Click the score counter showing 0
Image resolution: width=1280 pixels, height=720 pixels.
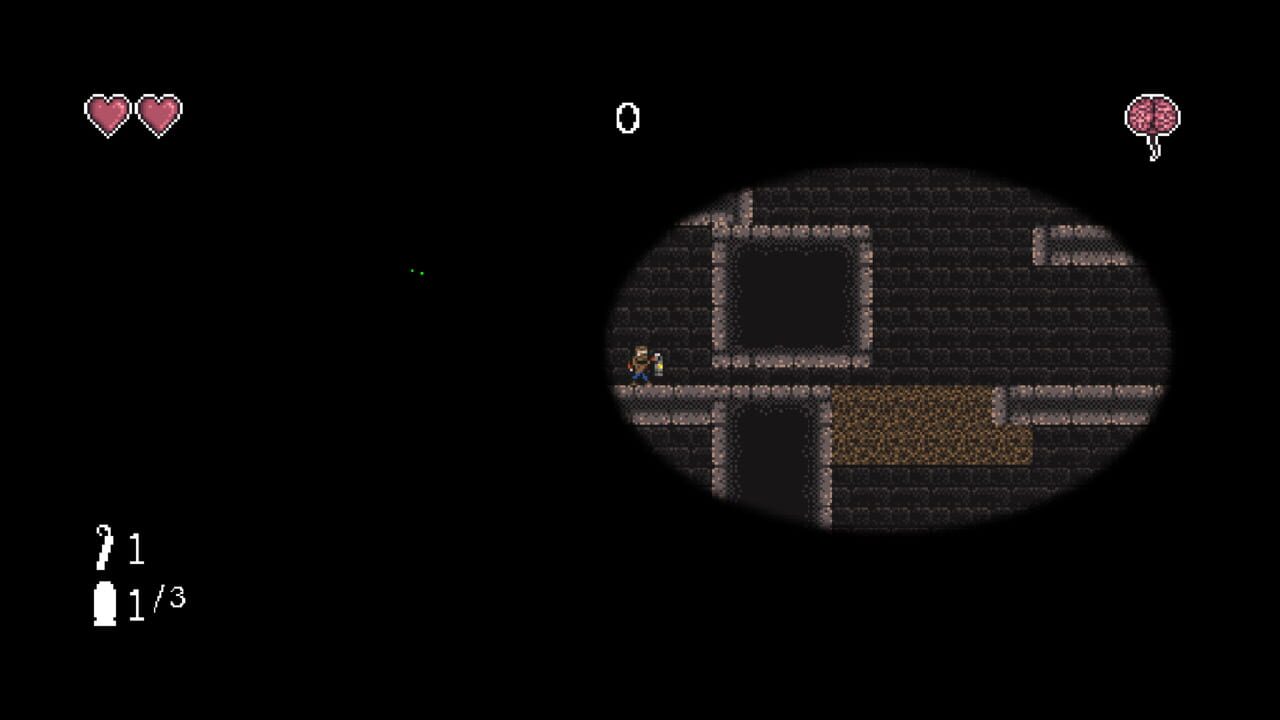(626, 120)
